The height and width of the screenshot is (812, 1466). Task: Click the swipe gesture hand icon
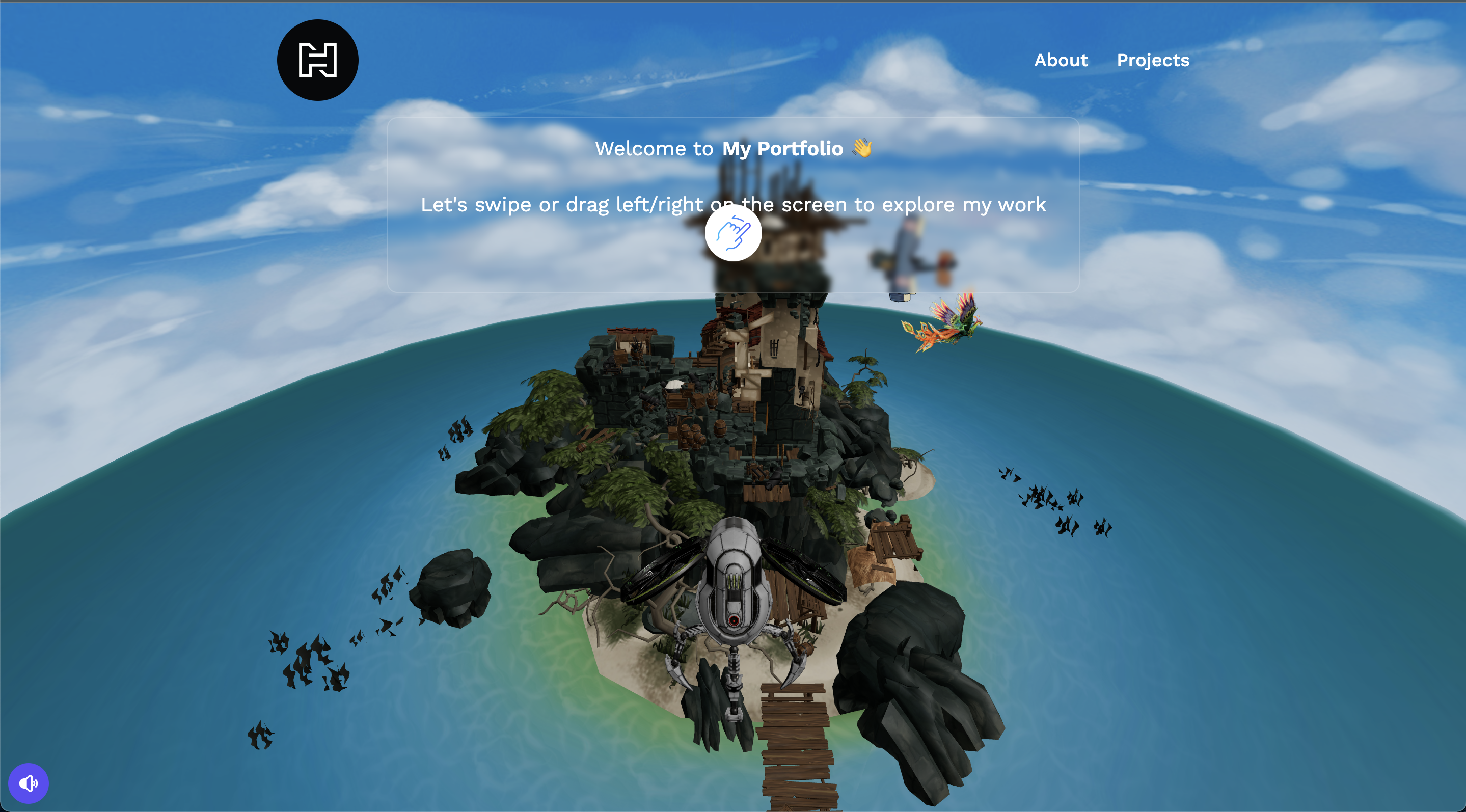[733, 232]
